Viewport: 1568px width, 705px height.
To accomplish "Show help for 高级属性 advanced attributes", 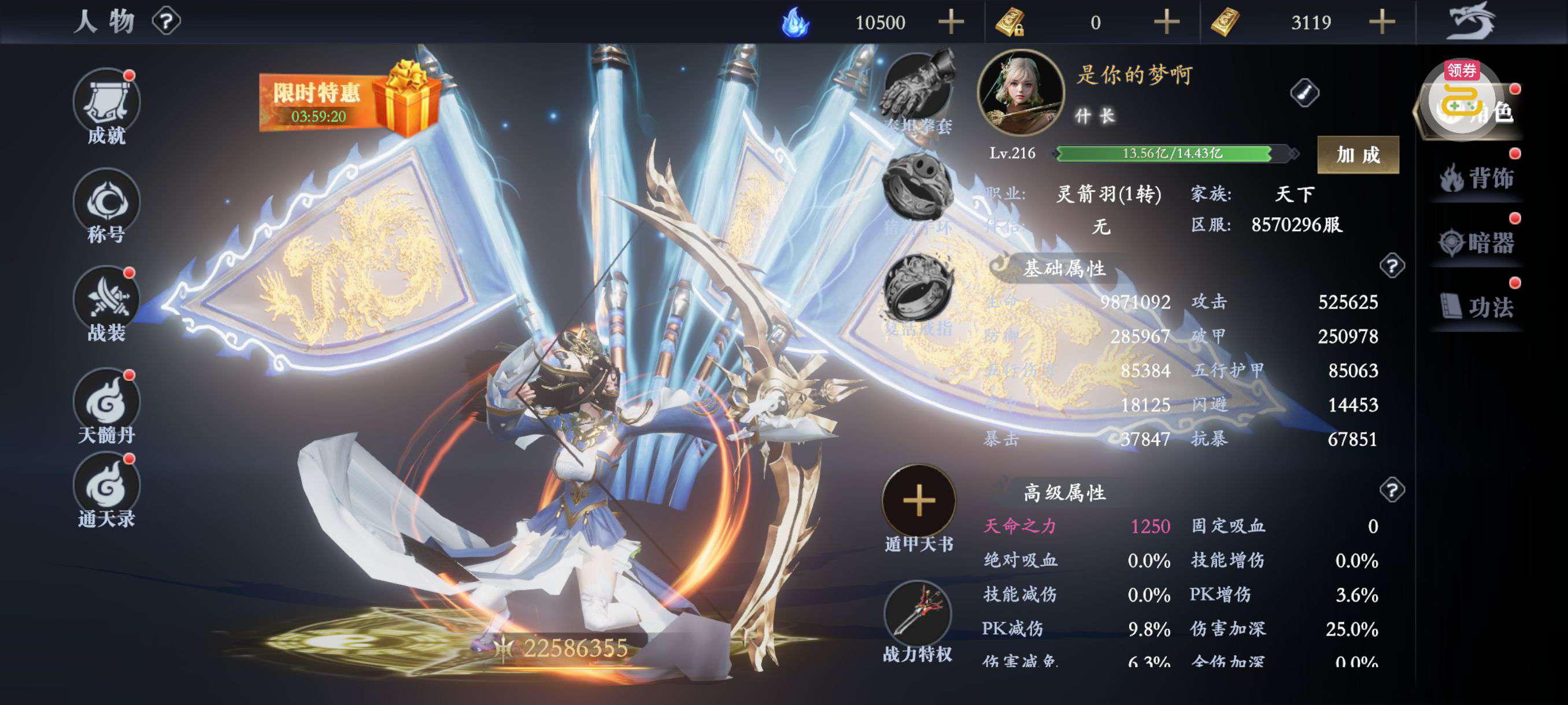I will 1392,489.
